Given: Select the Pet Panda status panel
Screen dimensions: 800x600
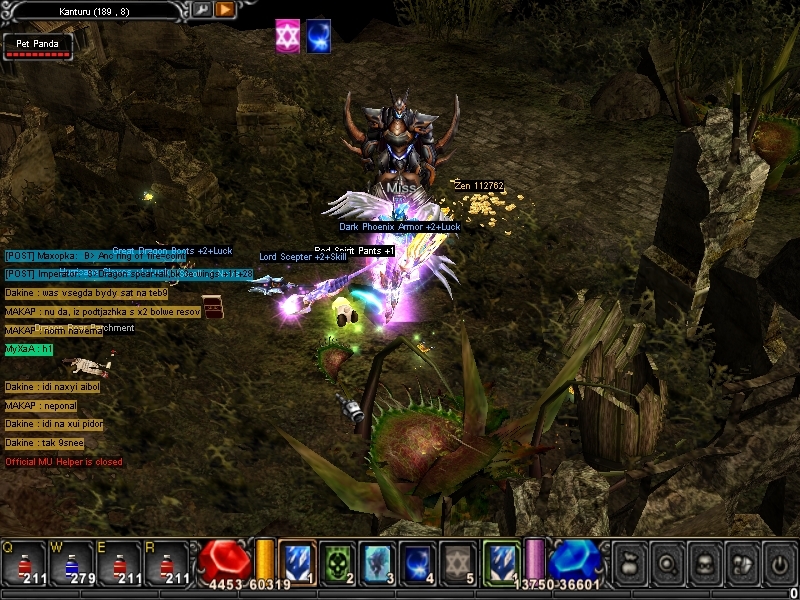Looking at the screenshot, I should [37, 46].
